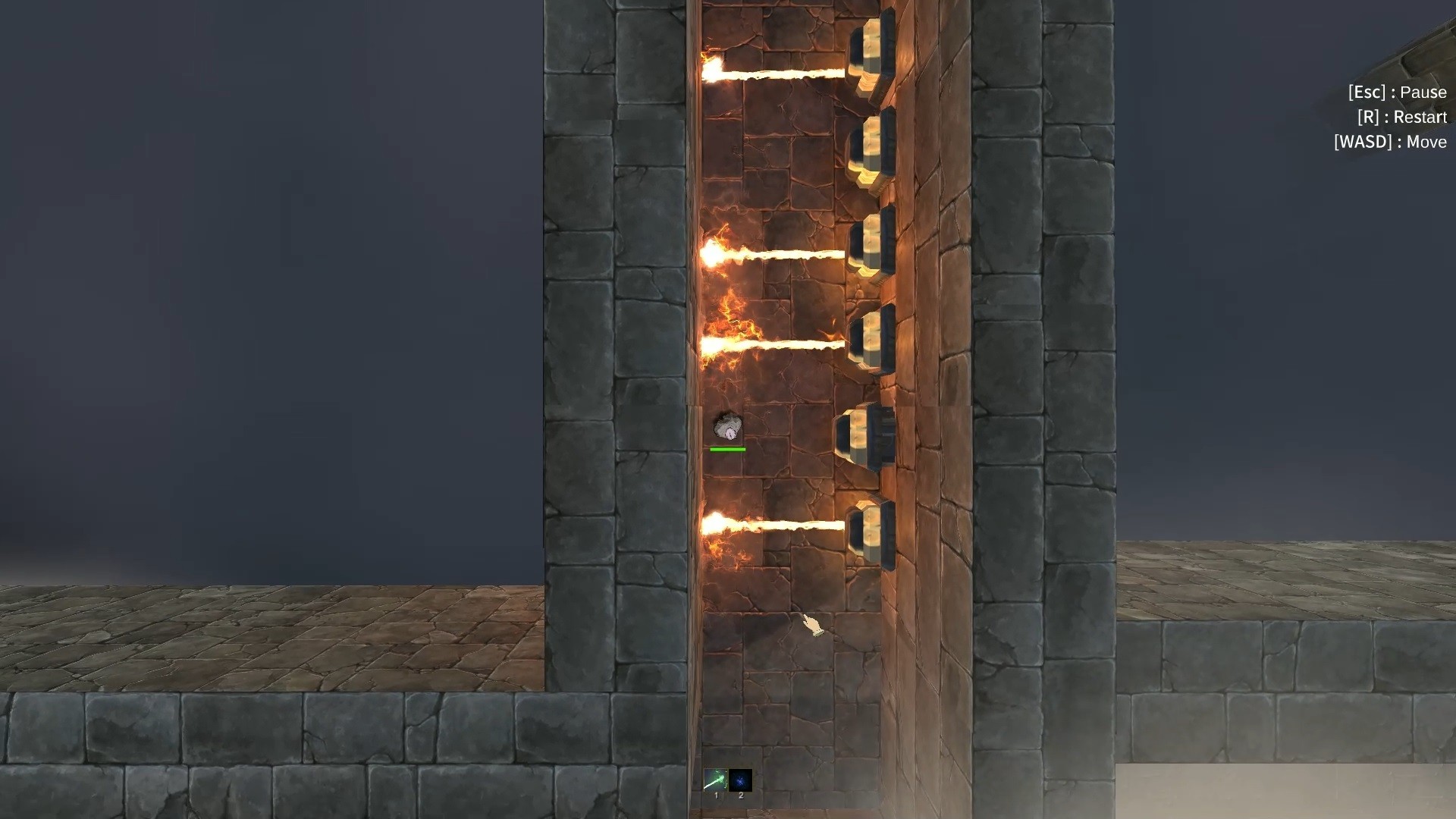Click the middle flame jet stream

click(x=773, y=253)
